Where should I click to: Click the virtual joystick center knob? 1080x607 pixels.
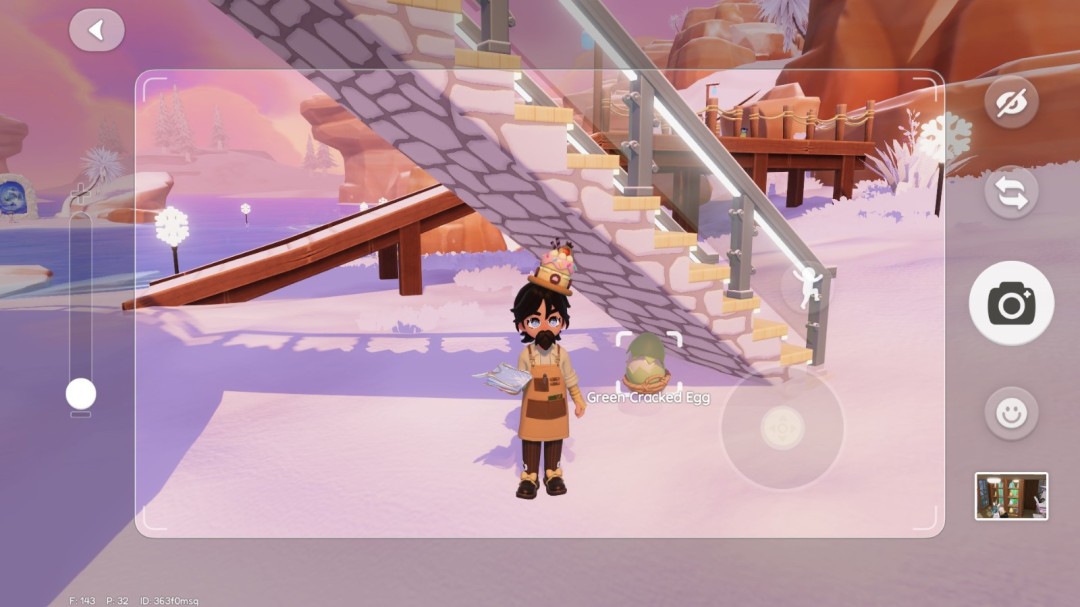pyautogui.click(x=782, y=428)
